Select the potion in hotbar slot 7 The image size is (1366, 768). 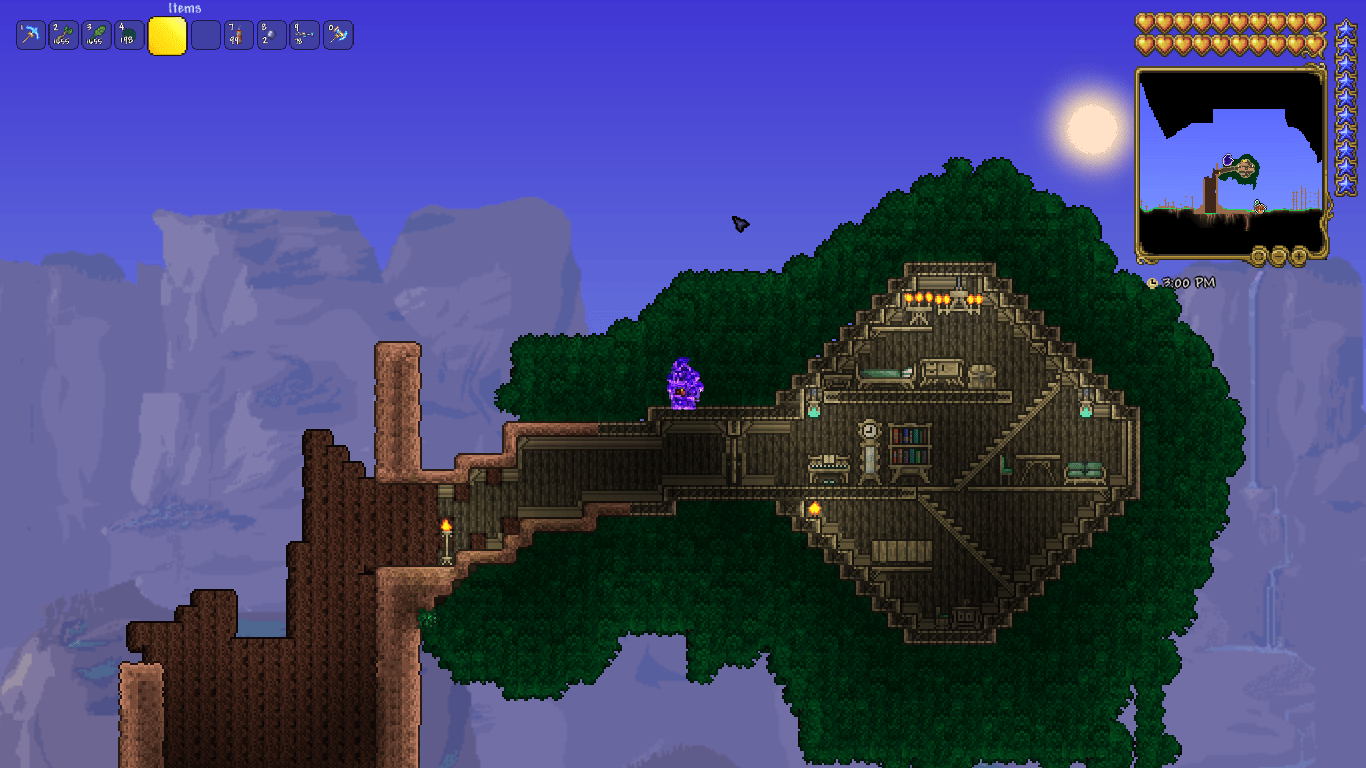[x=237, y=34]
